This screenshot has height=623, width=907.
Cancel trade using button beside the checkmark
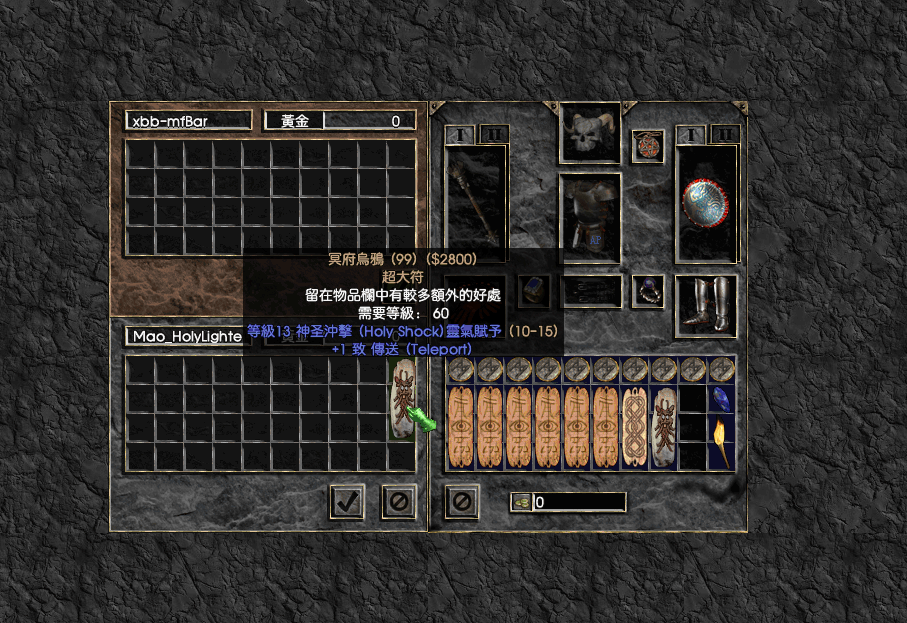click(x=398, y=501)
